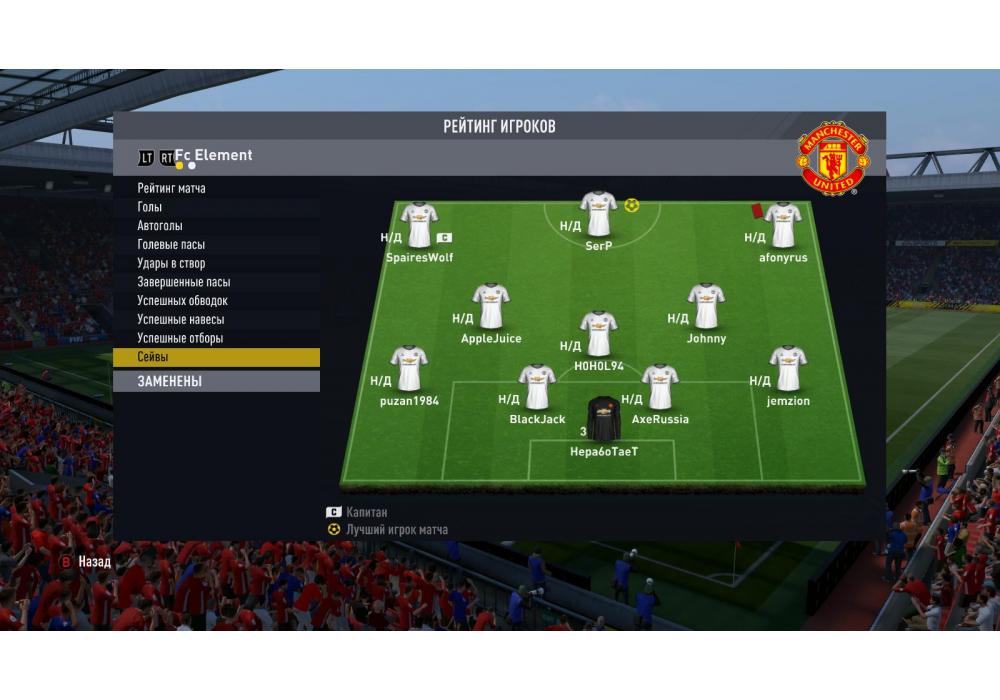Show the Голевые пасы statistic

click(x=171, y=244)
